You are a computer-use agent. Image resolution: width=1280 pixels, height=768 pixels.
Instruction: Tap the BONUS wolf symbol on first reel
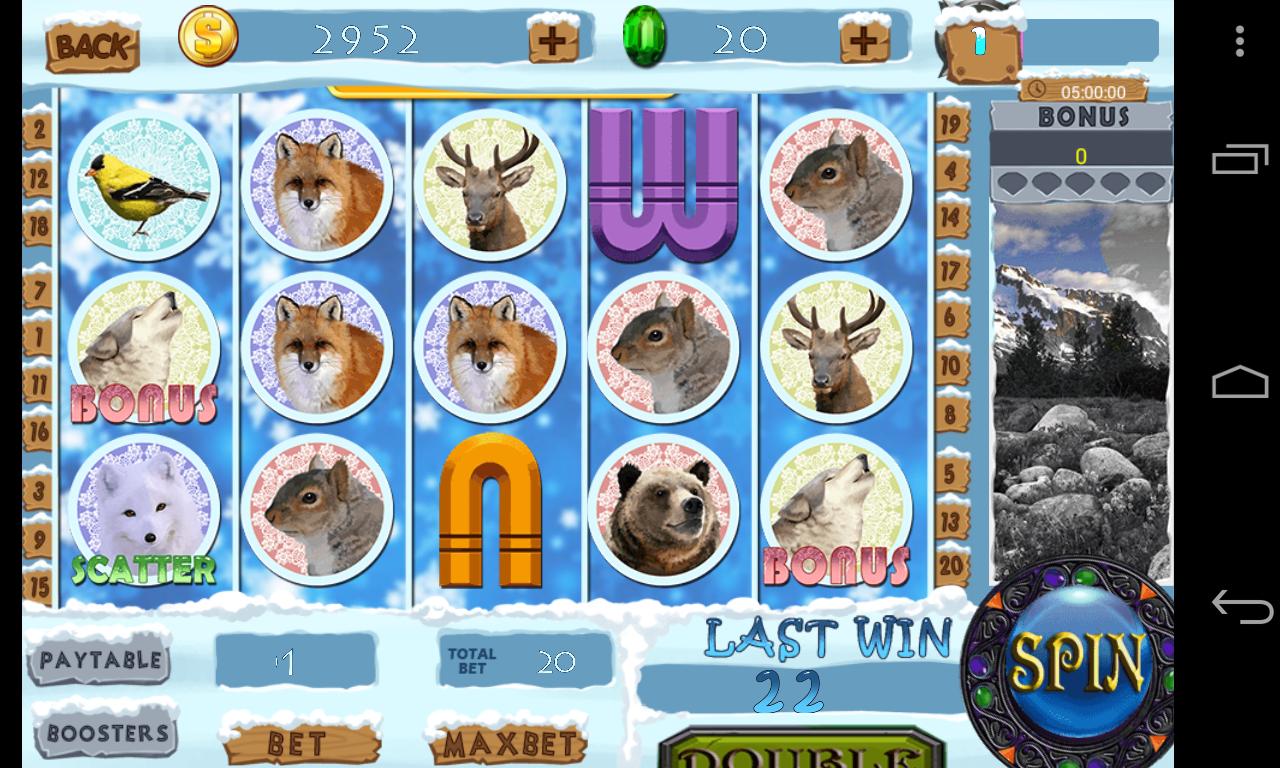144,345
